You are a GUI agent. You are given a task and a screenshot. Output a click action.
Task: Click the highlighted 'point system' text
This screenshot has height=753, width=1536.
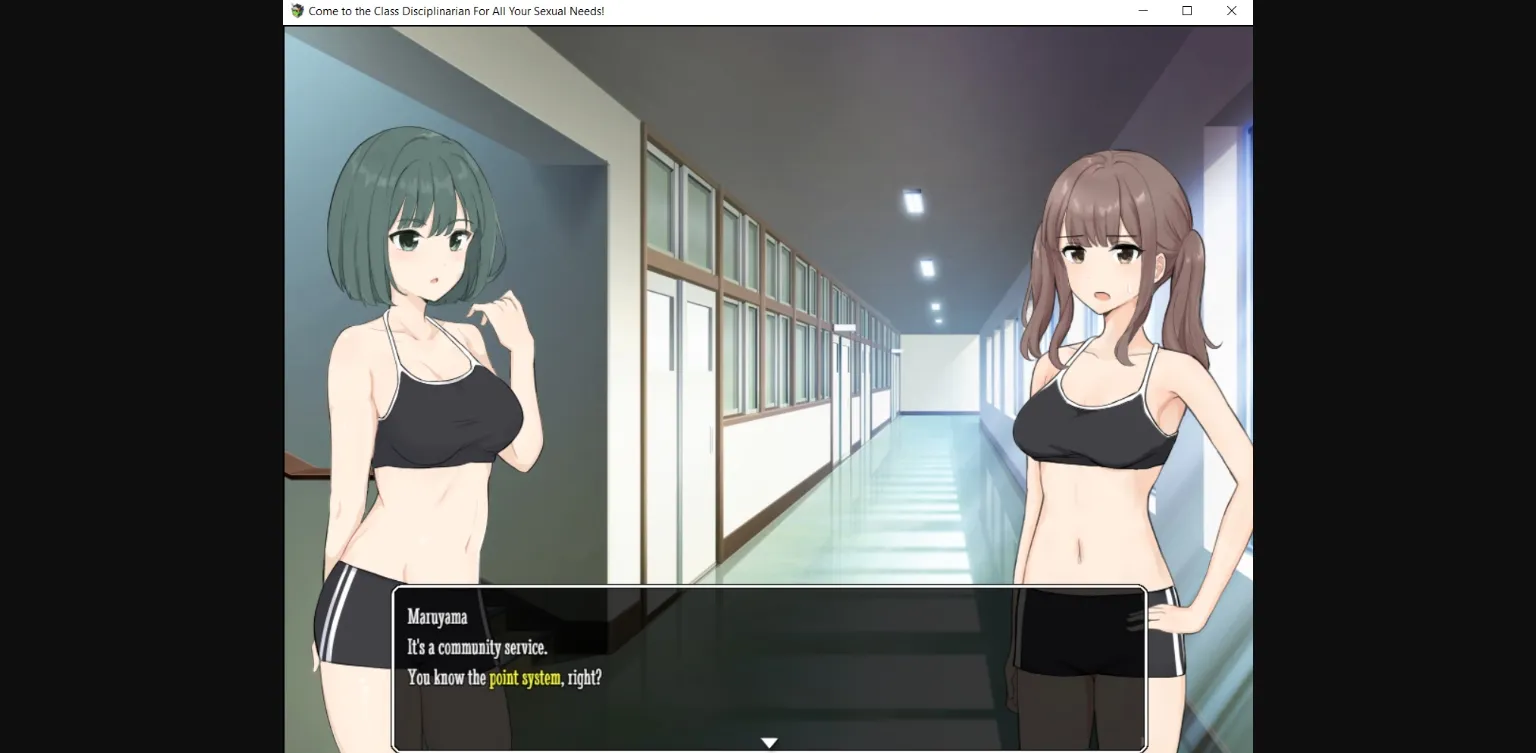click(524, 677)
